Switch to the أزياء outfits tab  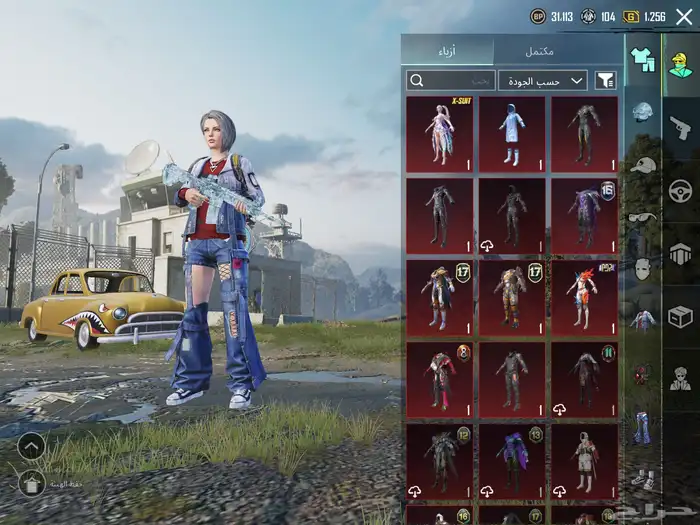coord(447,51)
